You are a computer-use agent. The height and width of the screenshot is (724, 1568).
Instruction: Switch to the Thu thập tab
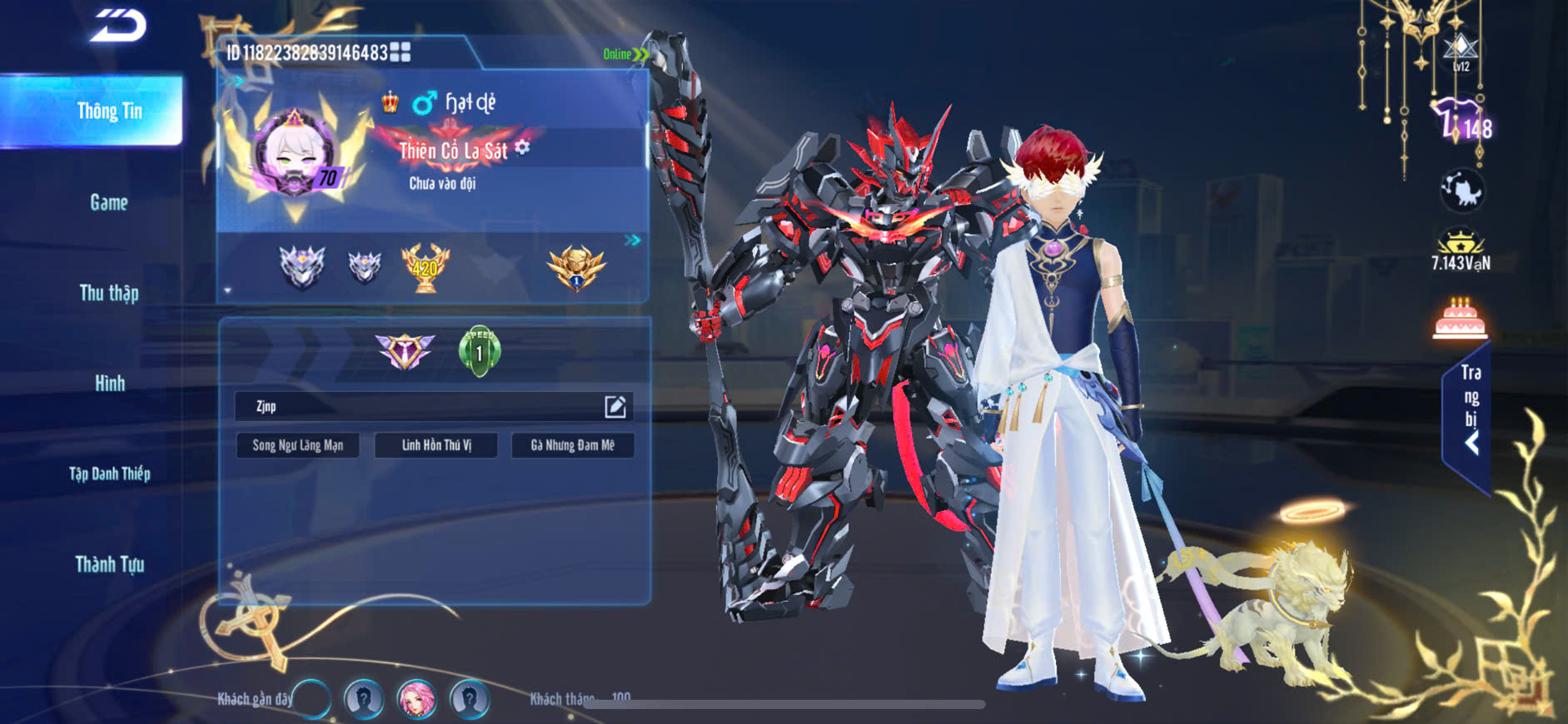point(109,293)
